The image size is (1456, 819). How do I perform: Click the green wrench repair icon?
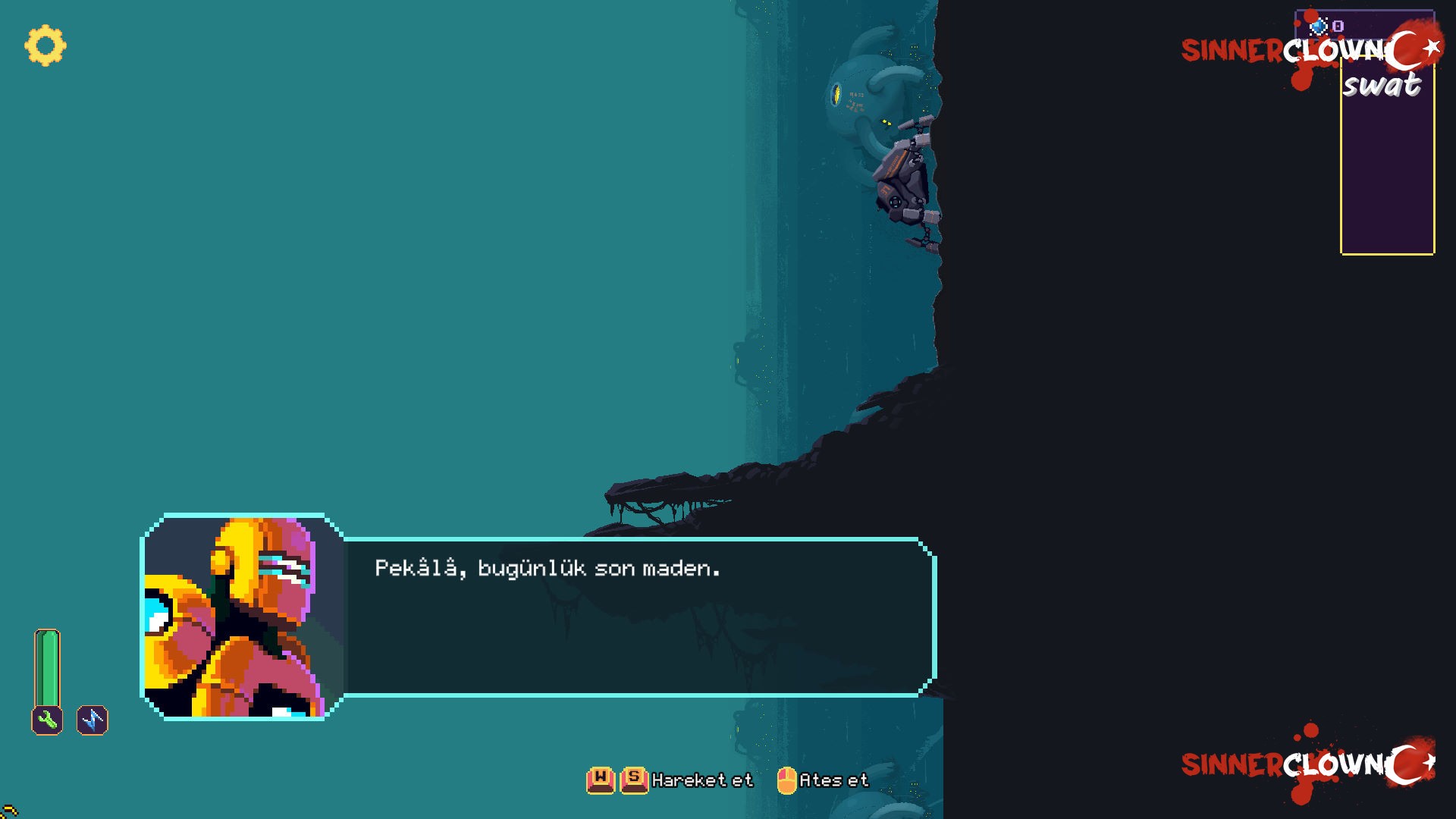click(47, 720)
